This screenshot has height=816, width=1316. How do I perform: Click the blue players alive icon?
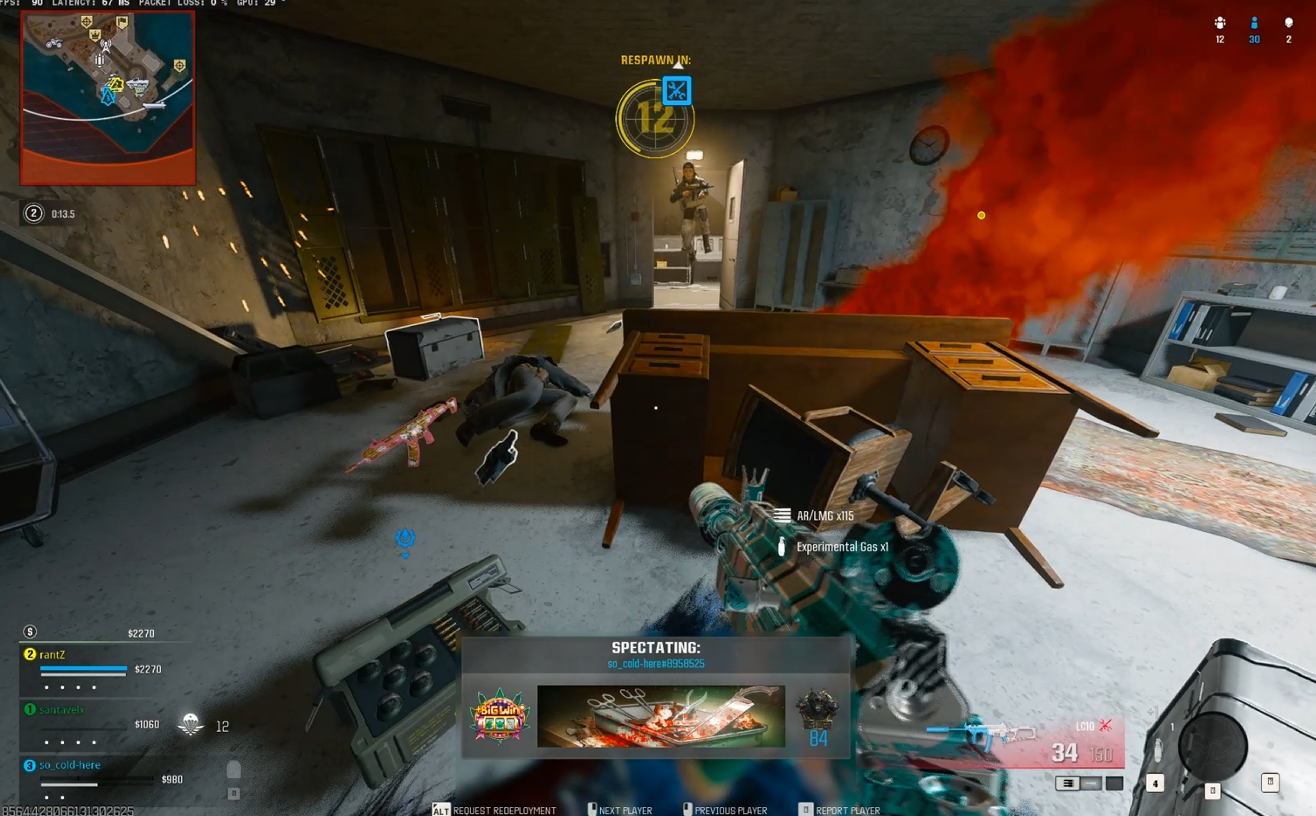point(1254,23)
